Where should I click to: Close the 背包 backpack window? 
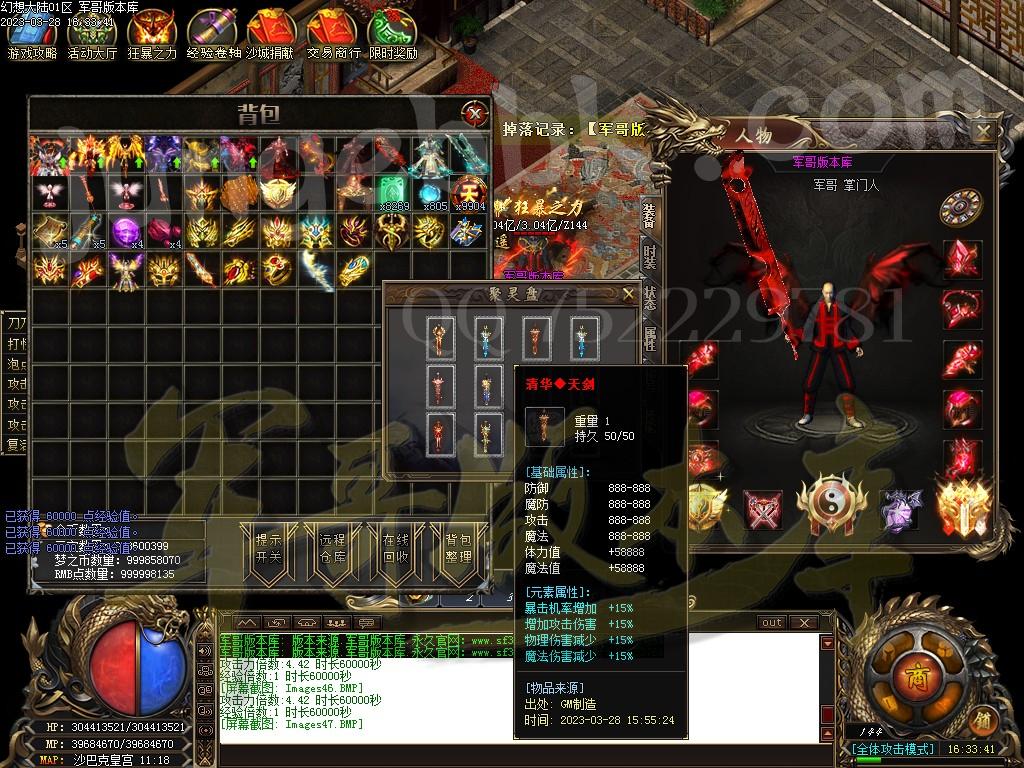474,112
